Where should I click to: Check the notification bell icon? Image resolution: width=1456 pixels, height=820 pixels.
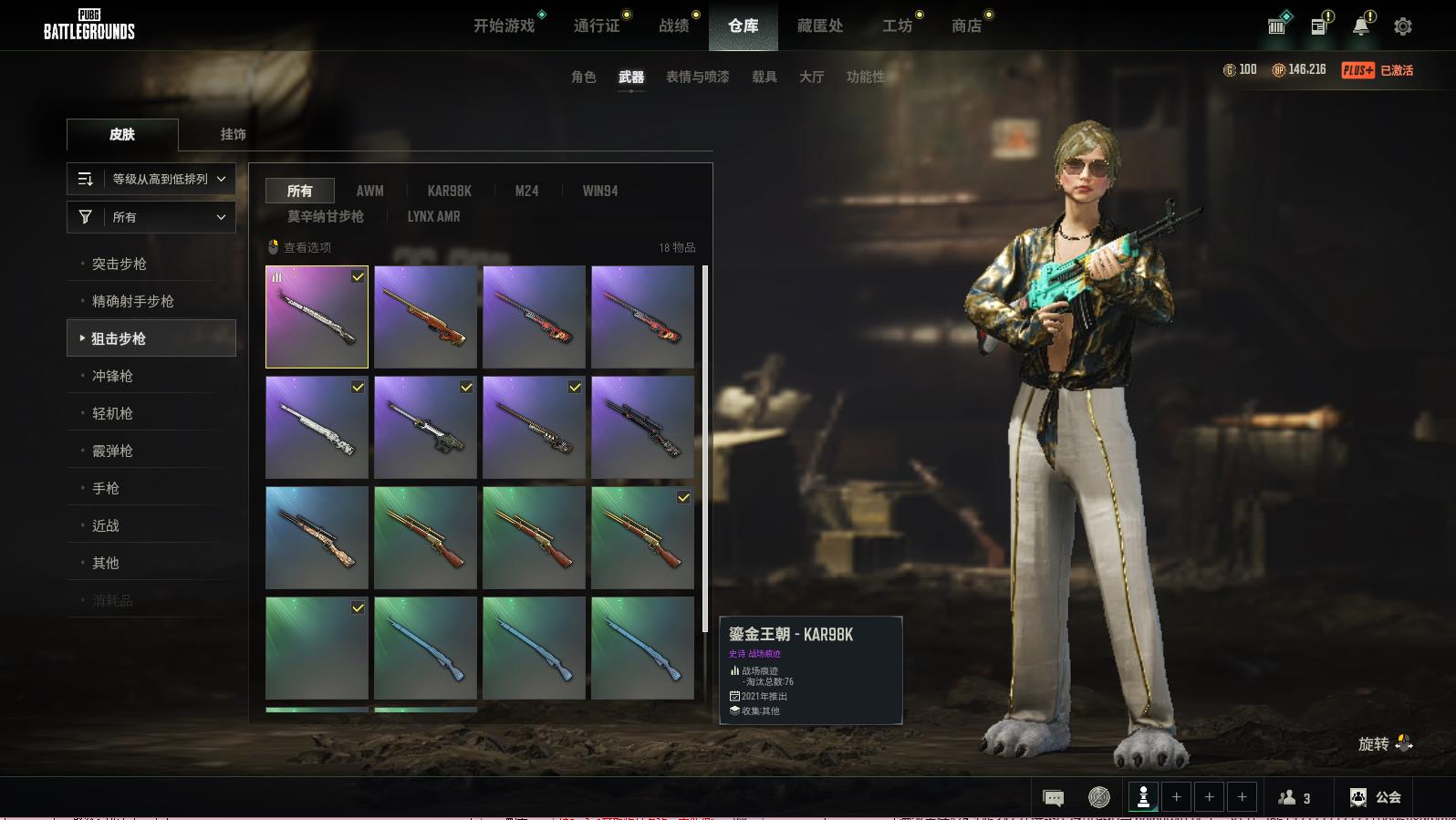point(1360,26)
